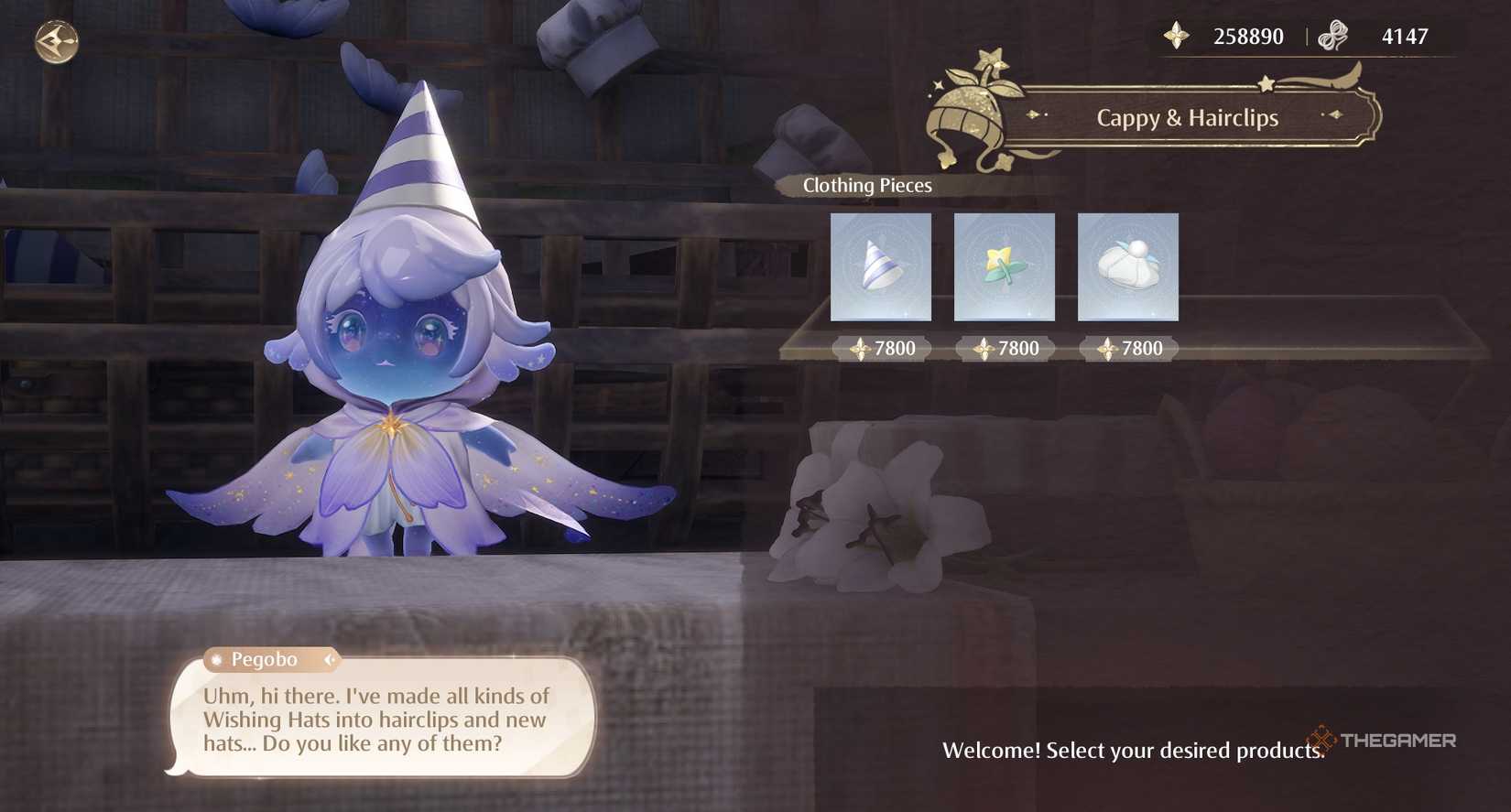Screen dimensions: 1511x812
Task: Advance Pegobo's dialogue box
Action: 375,720
